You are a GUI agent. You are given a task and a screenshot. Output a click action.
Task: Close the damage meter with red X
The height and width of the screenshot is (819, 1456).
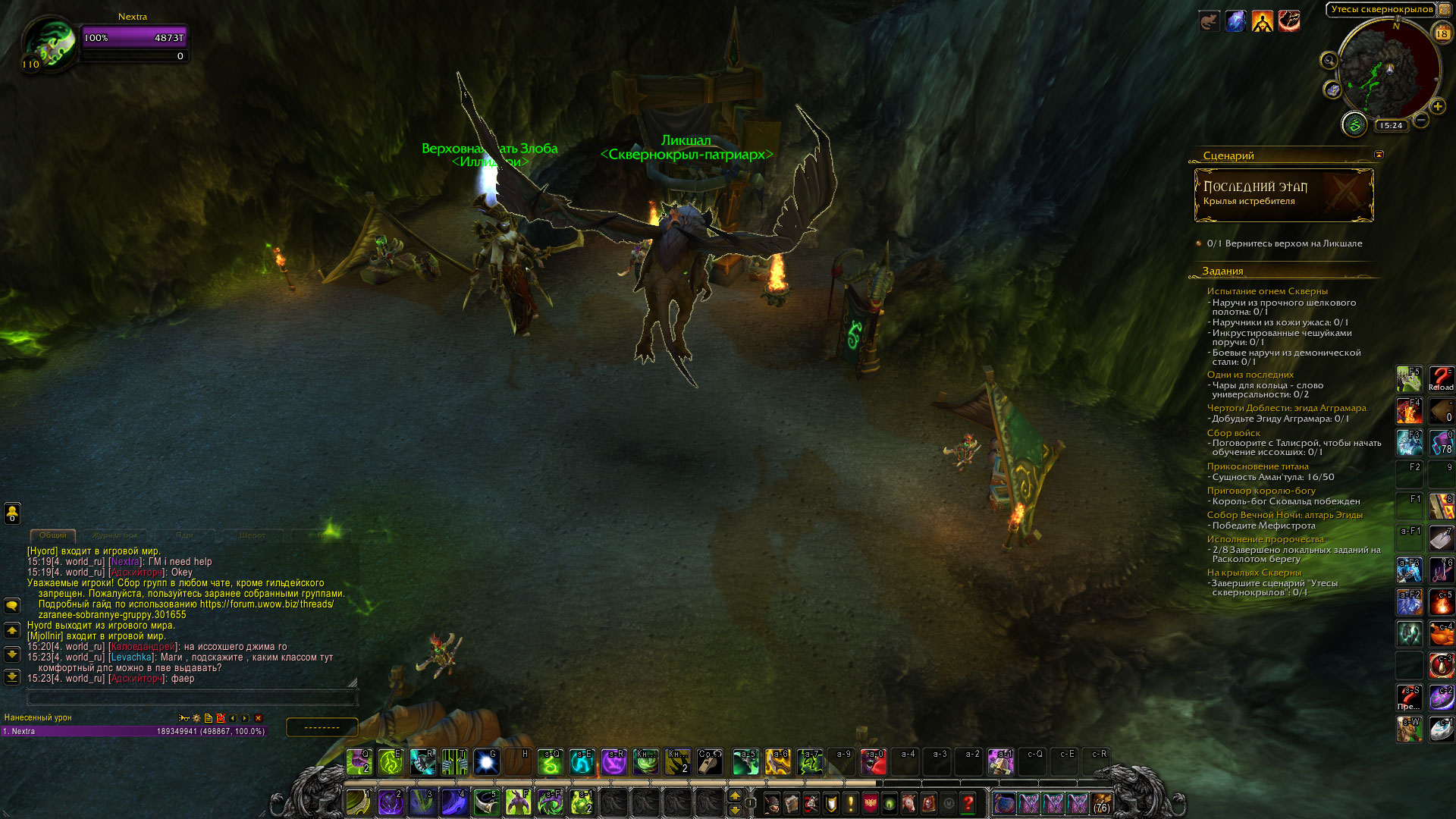[x=259, y=718]
